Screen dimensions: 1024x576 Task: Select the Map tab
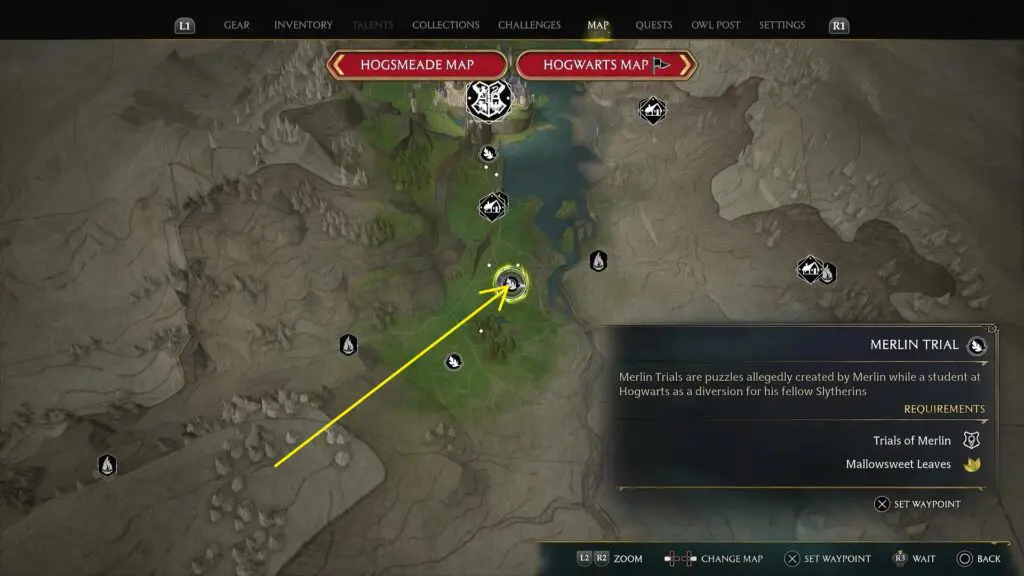[598, 25]
